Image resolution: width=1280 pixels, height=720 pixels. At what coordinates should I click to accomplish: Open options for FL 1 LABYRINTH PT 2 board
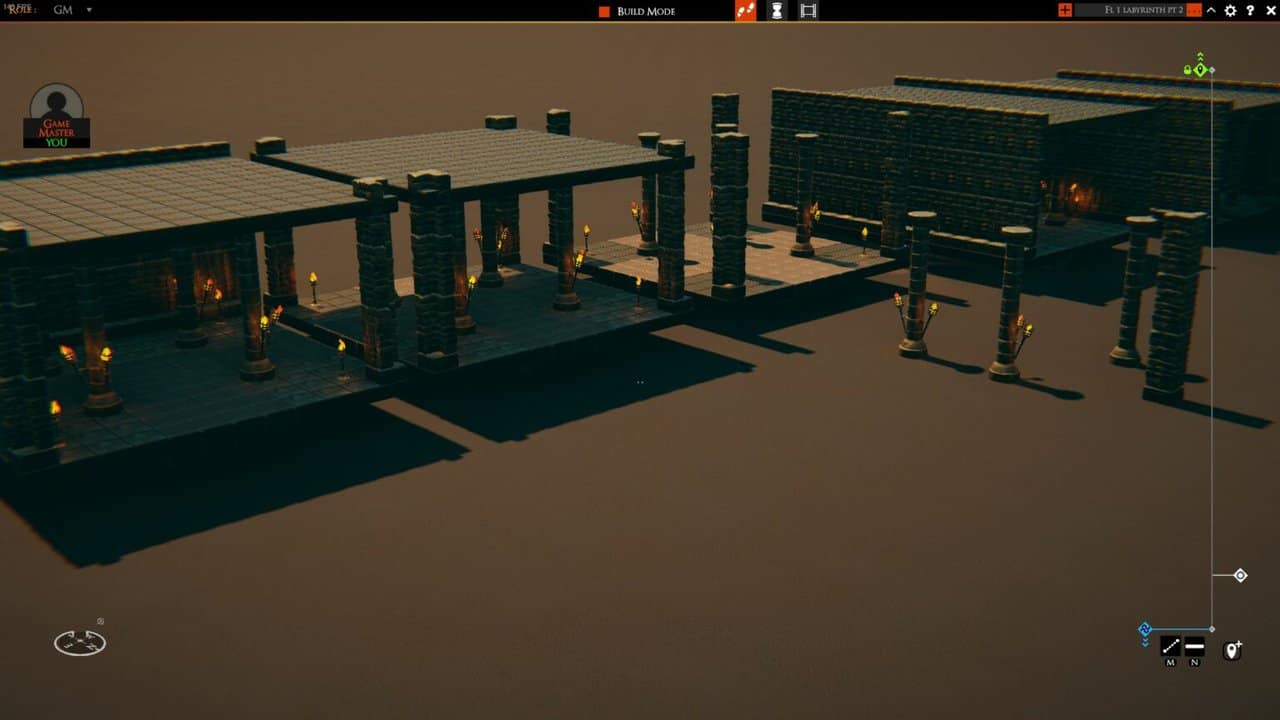coord(1194,11)
